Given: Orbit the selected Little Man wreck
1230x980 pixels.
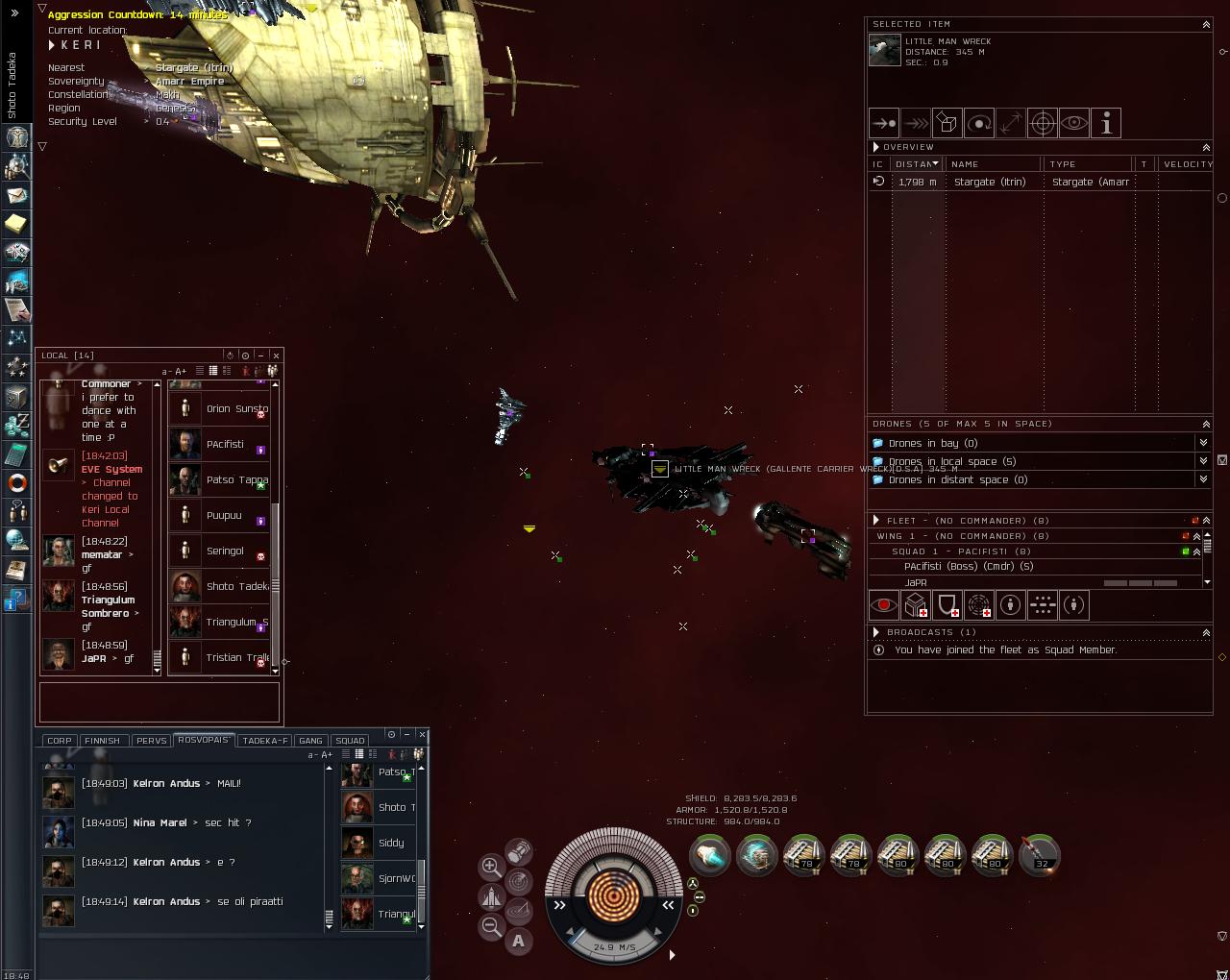Looking at the screenshot, I should [978, 123].
